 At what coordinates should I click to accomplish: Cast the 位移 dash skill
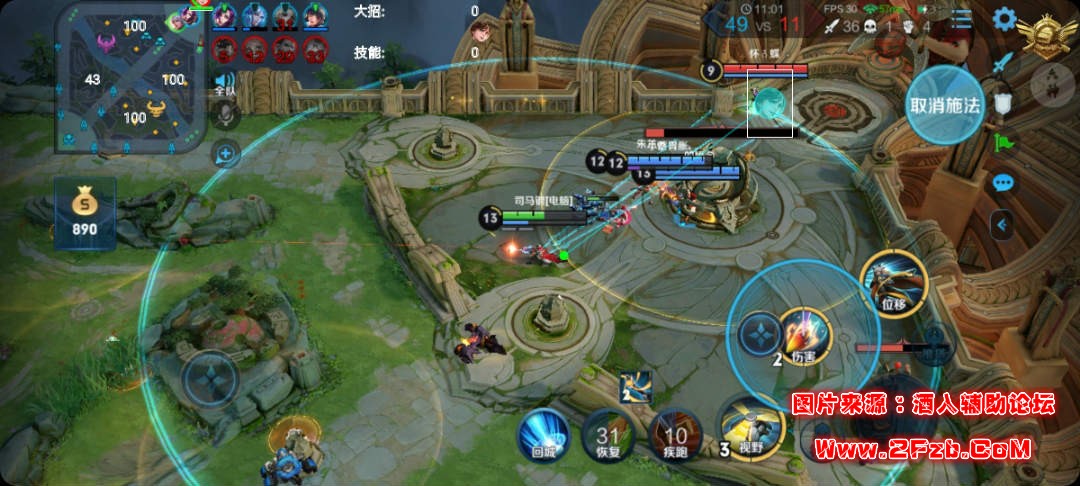pos(893,281)
